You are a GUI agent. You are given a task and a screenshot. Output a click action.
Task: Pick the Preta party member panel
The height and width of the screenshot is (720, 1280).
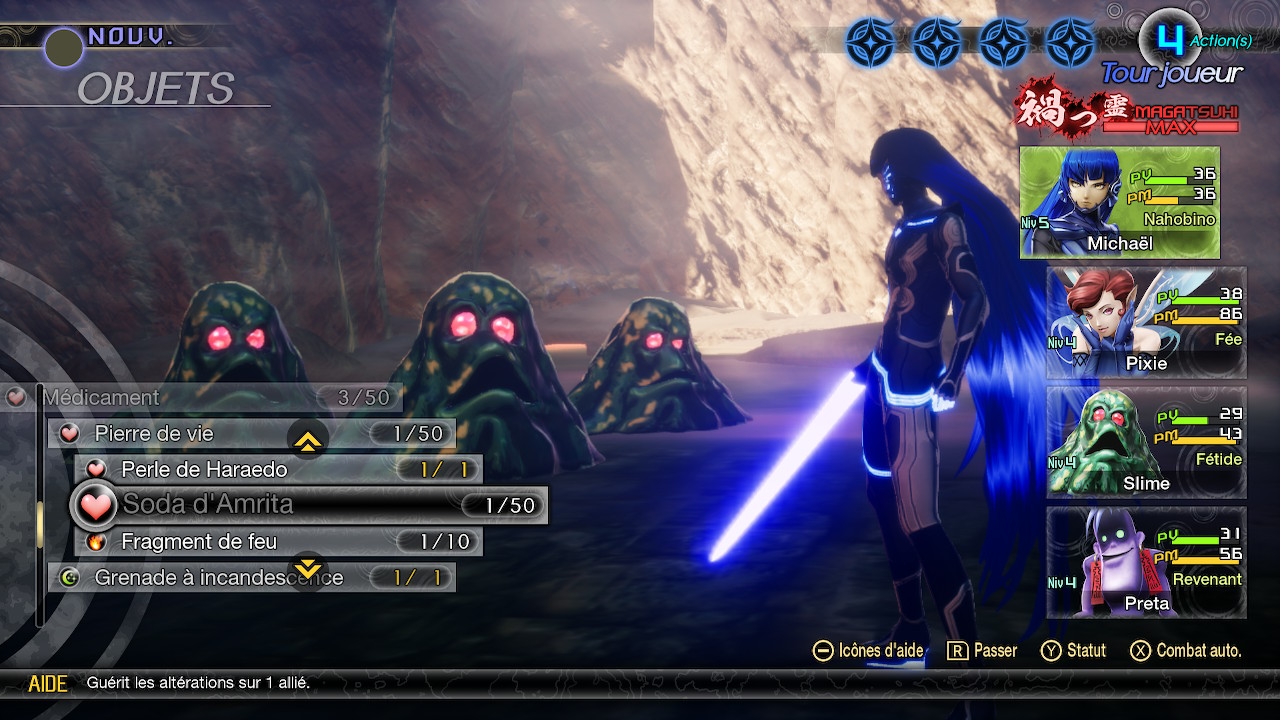[1146, 563]
